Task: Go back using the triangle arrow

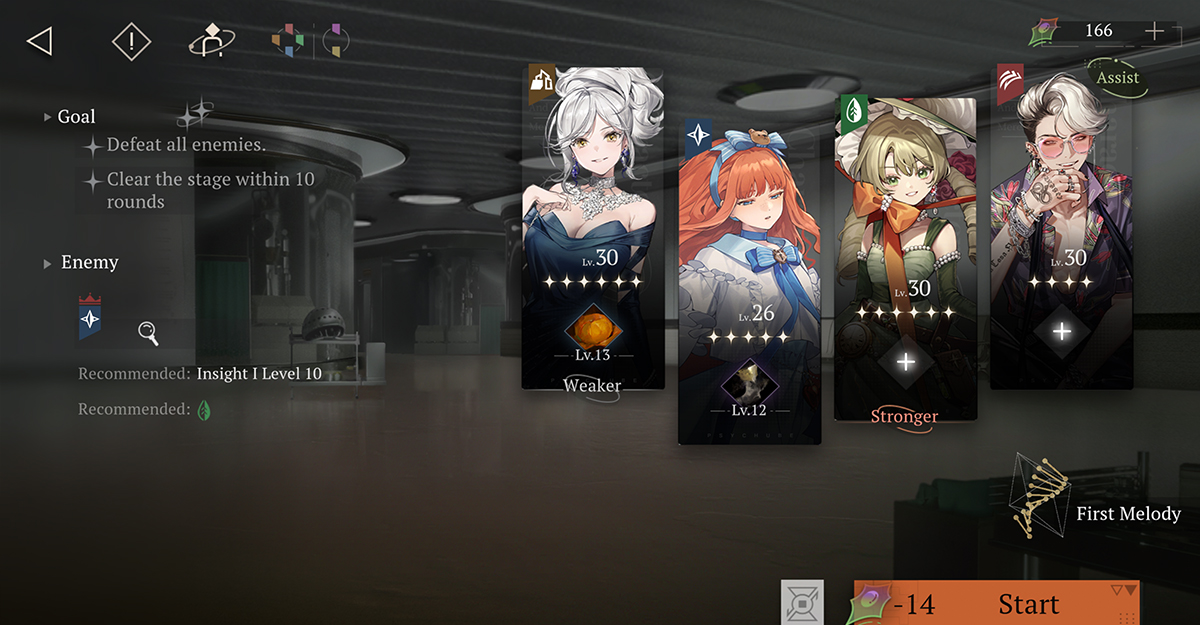Action: 39,41
